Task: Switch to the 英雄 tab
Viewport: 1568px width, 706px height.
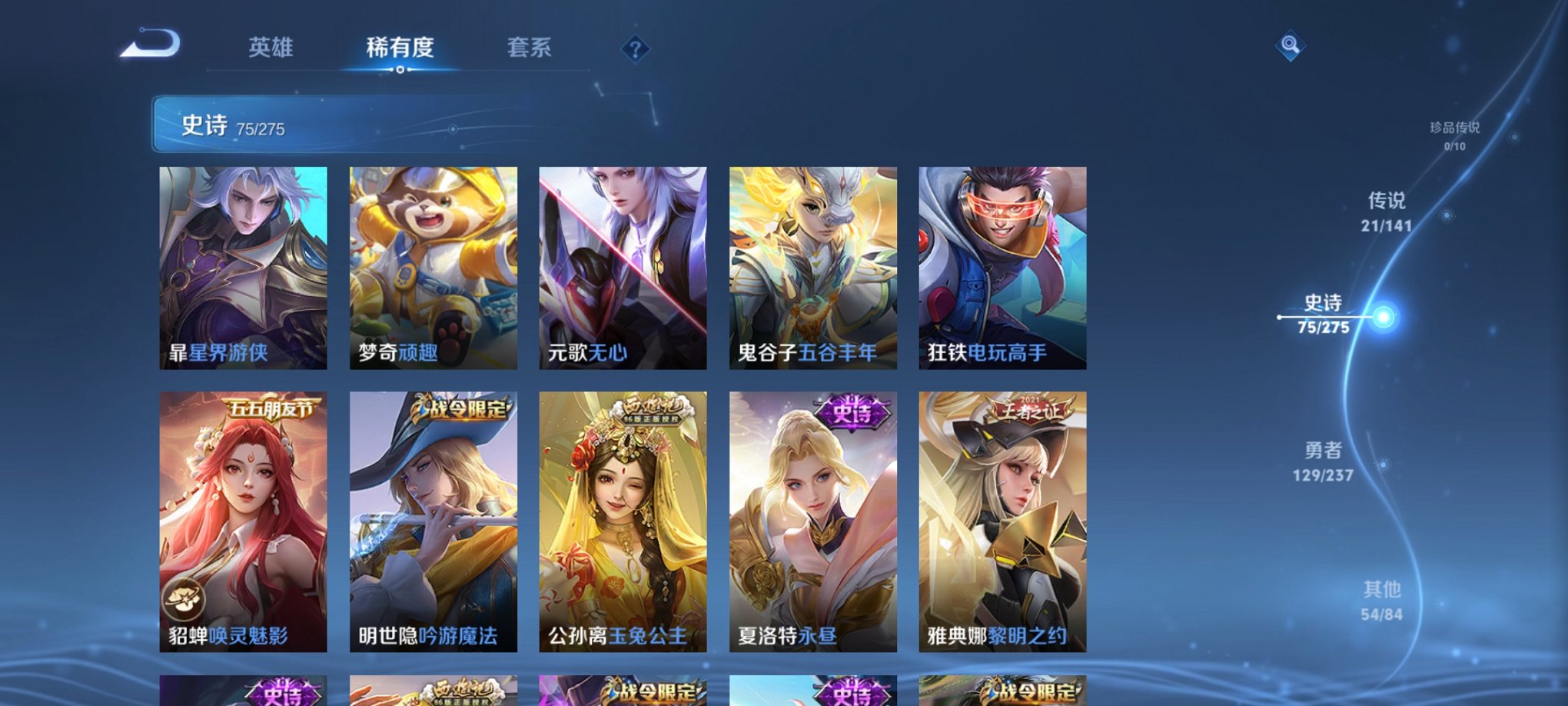Action: click(271, 48)
